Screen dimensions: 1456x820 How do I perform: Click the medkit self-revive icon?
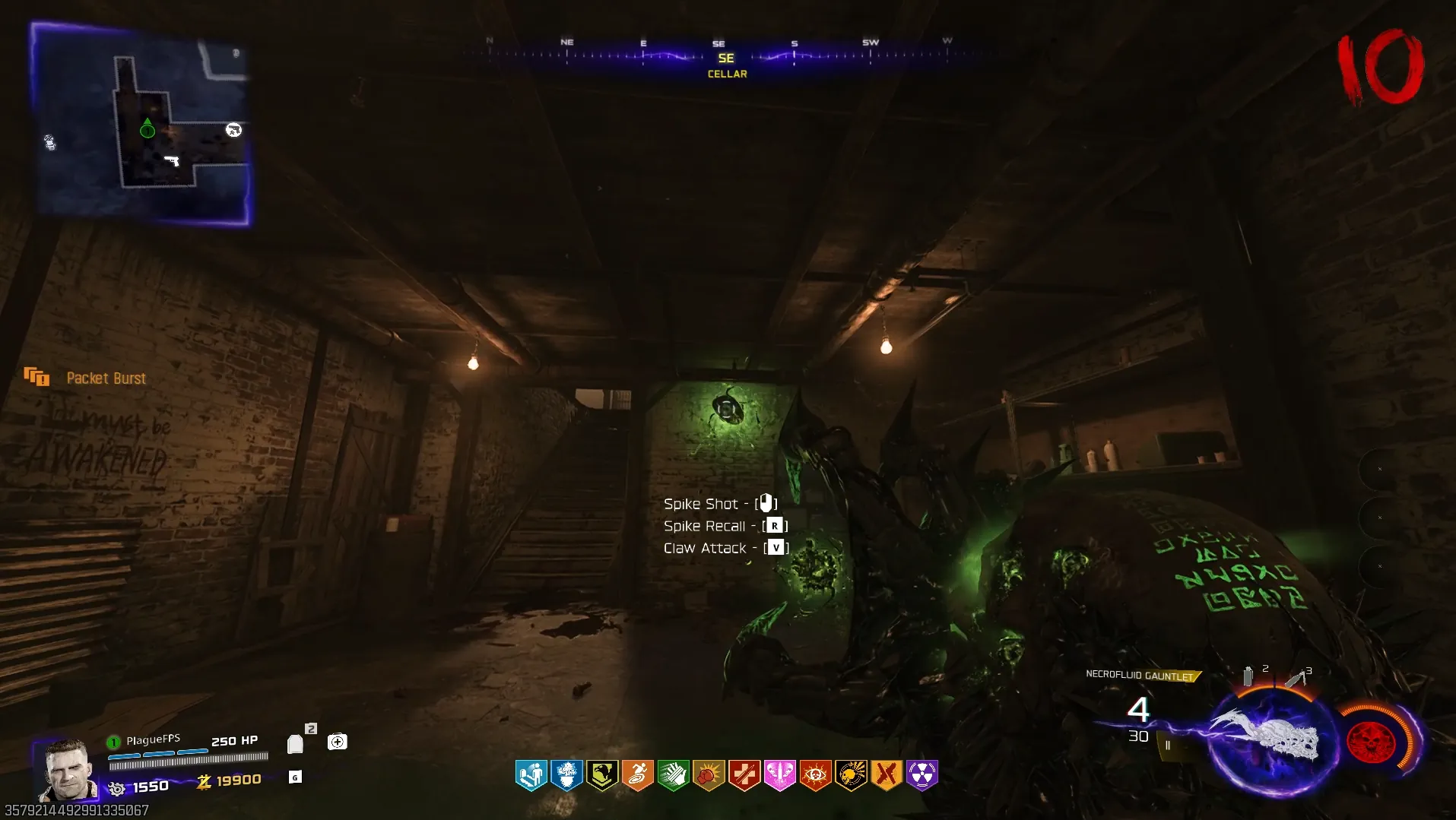pos(337,742)
